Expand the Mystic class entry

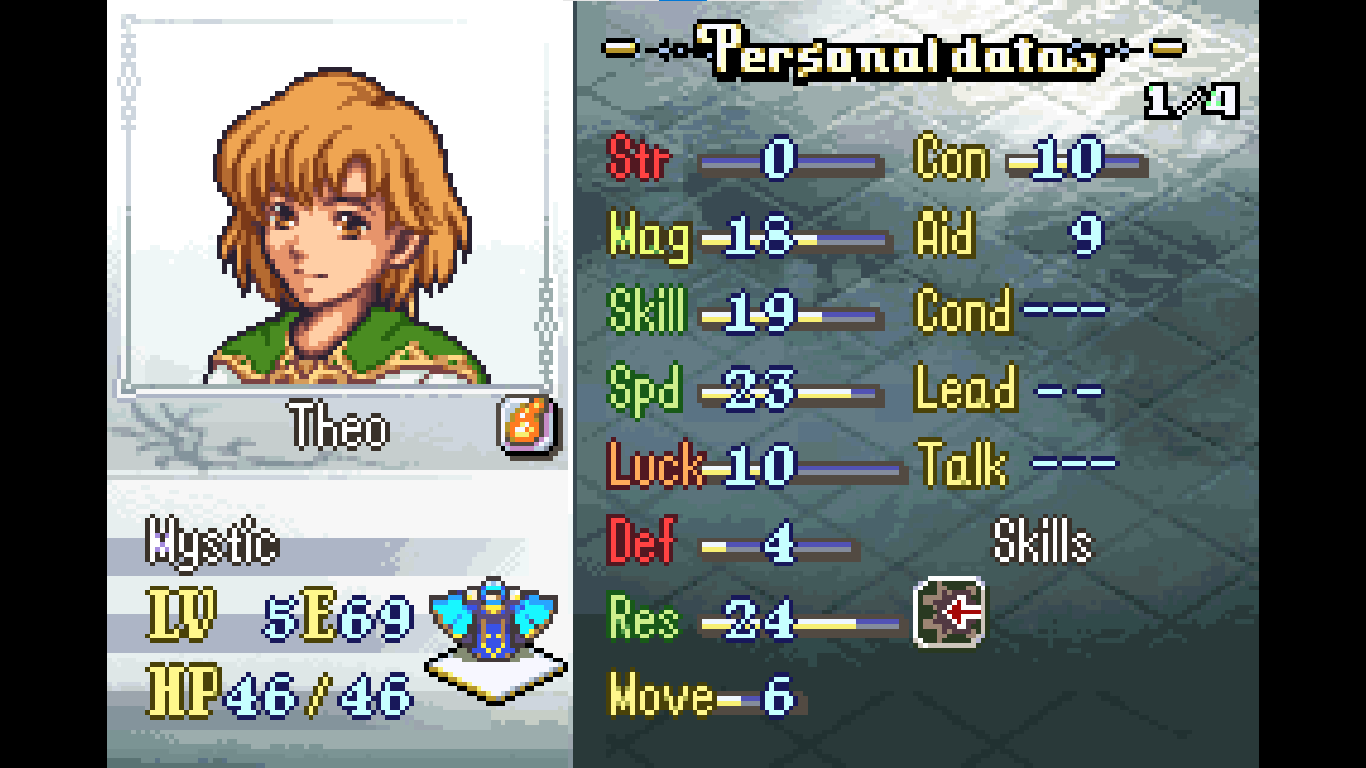[x=210, y=540]
